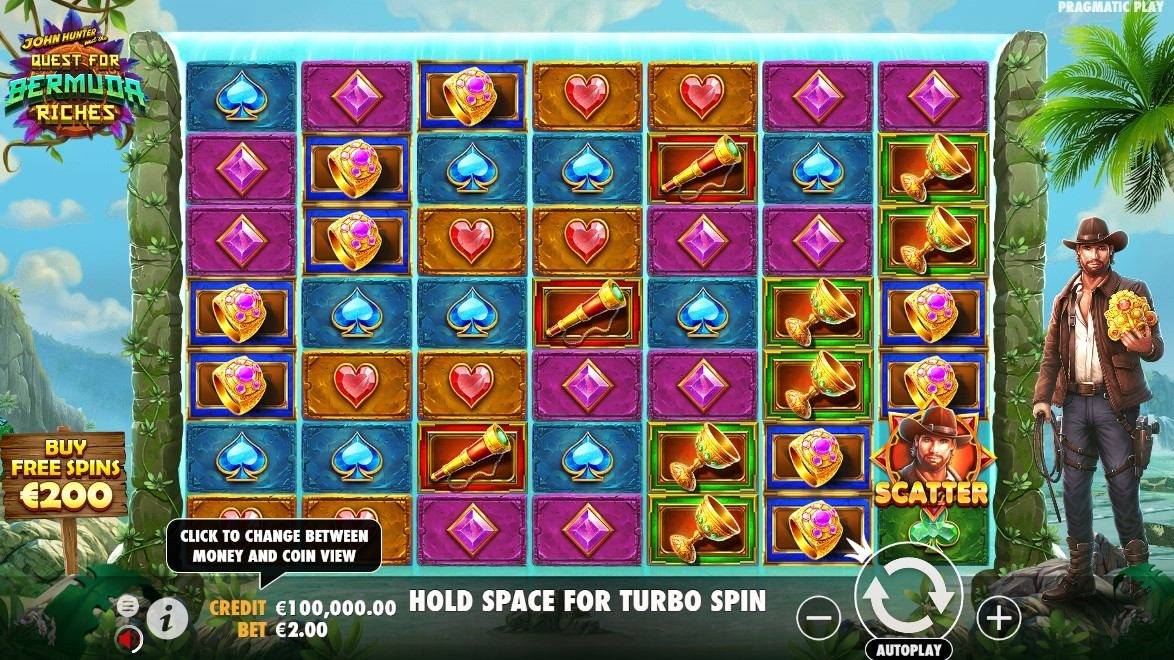Open the hamburger settings menu

pos(127,605)
